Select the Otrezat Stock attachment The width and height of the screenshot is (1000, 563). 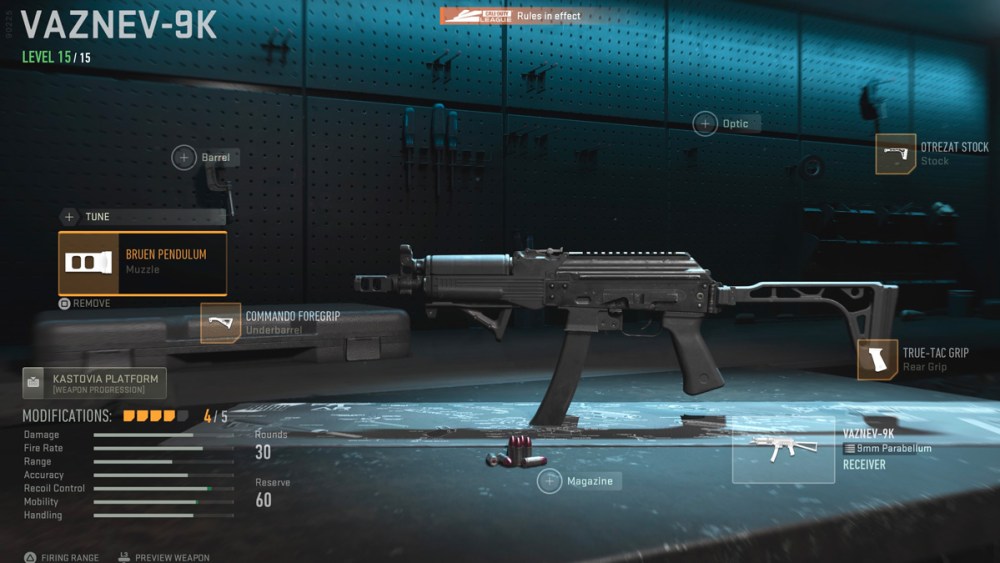[x=896, y=154]
